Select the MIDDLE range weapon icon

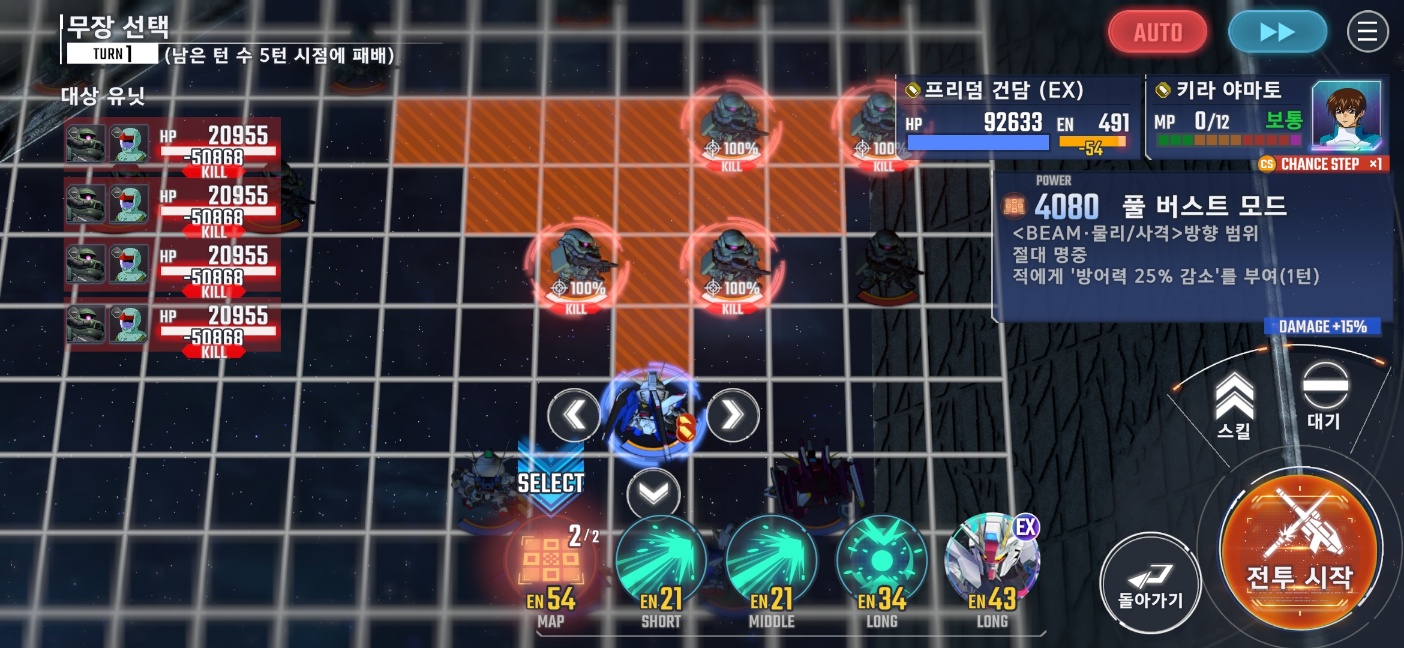click(x=771, y=562)
